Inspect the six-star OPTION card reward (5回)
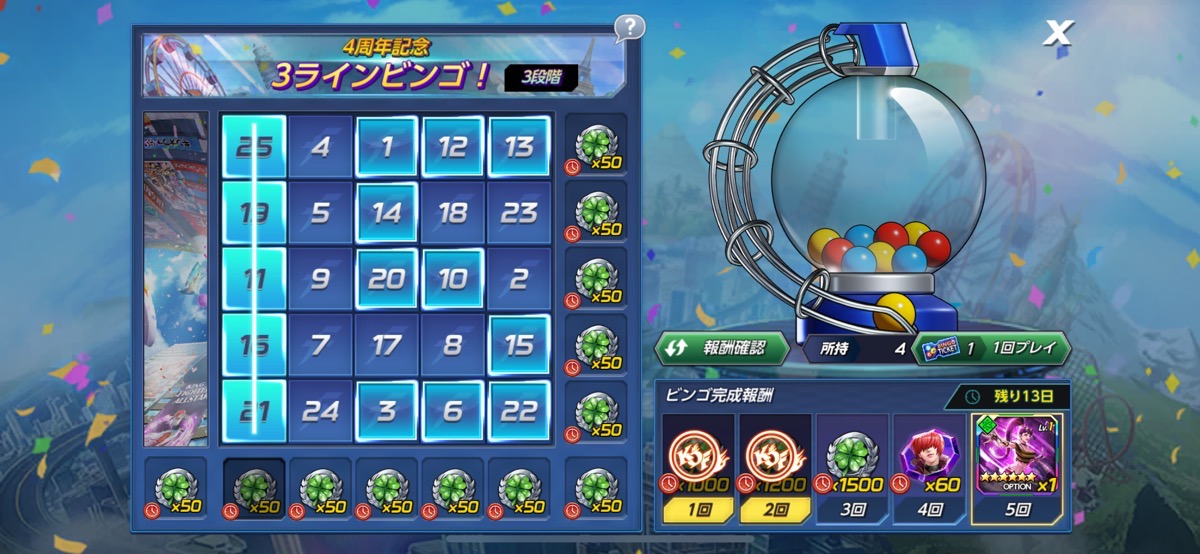The height and width of the screenshot is (554, 1200). (x=1017, y=470)
